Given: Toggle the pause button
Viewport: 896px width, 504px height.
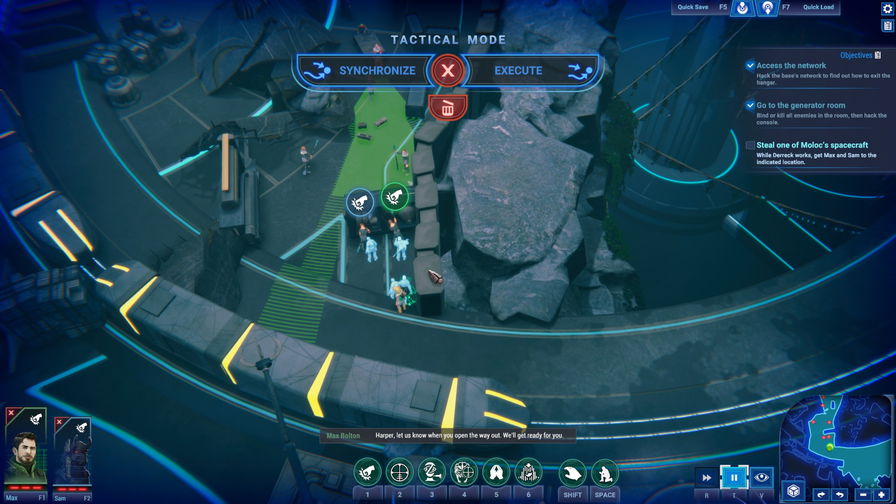Looking at the screenshot, I should click(x=735, y=478).
